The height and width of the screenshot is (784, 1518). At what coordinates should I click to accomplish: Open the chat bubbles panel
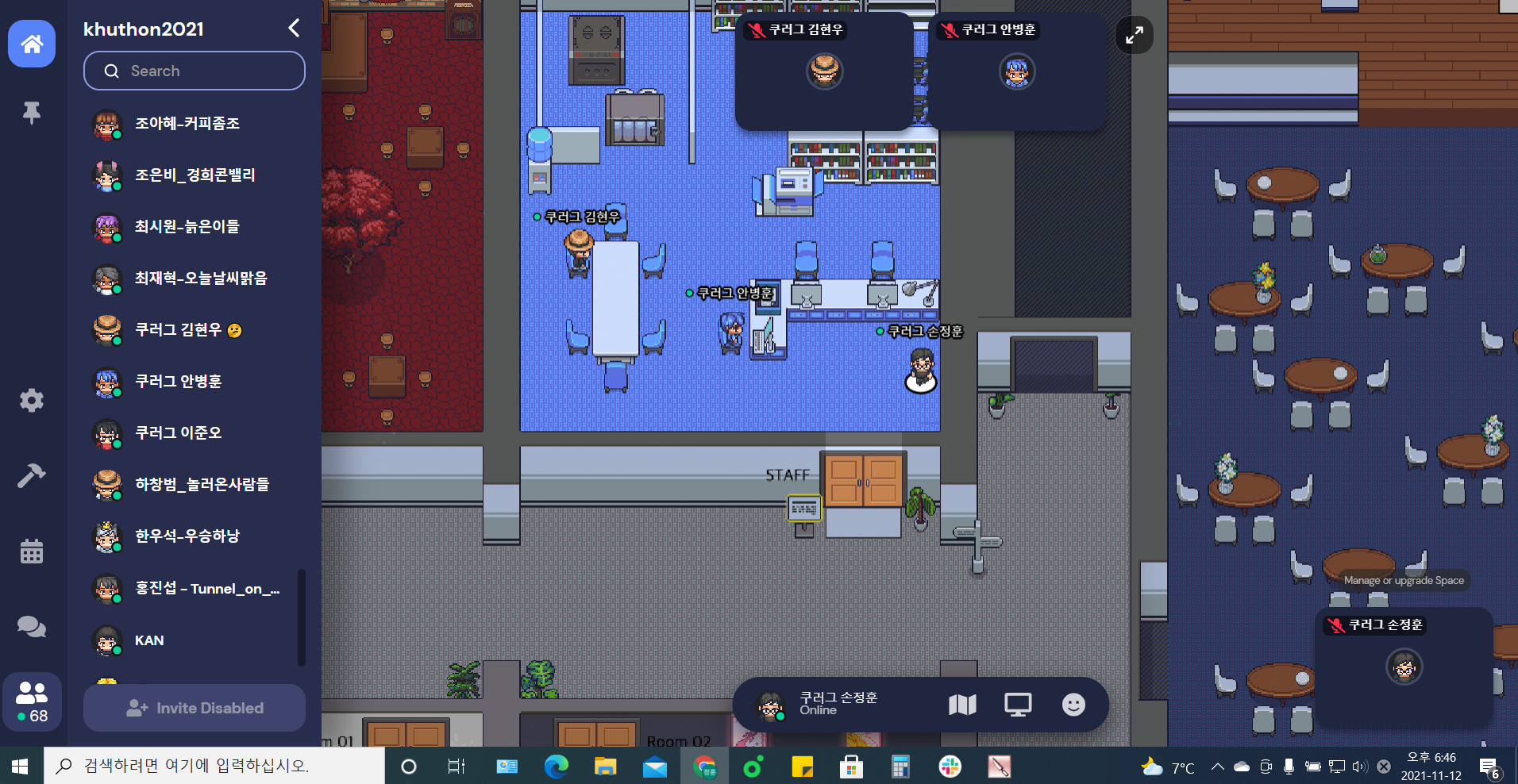[x=32, y=626]
